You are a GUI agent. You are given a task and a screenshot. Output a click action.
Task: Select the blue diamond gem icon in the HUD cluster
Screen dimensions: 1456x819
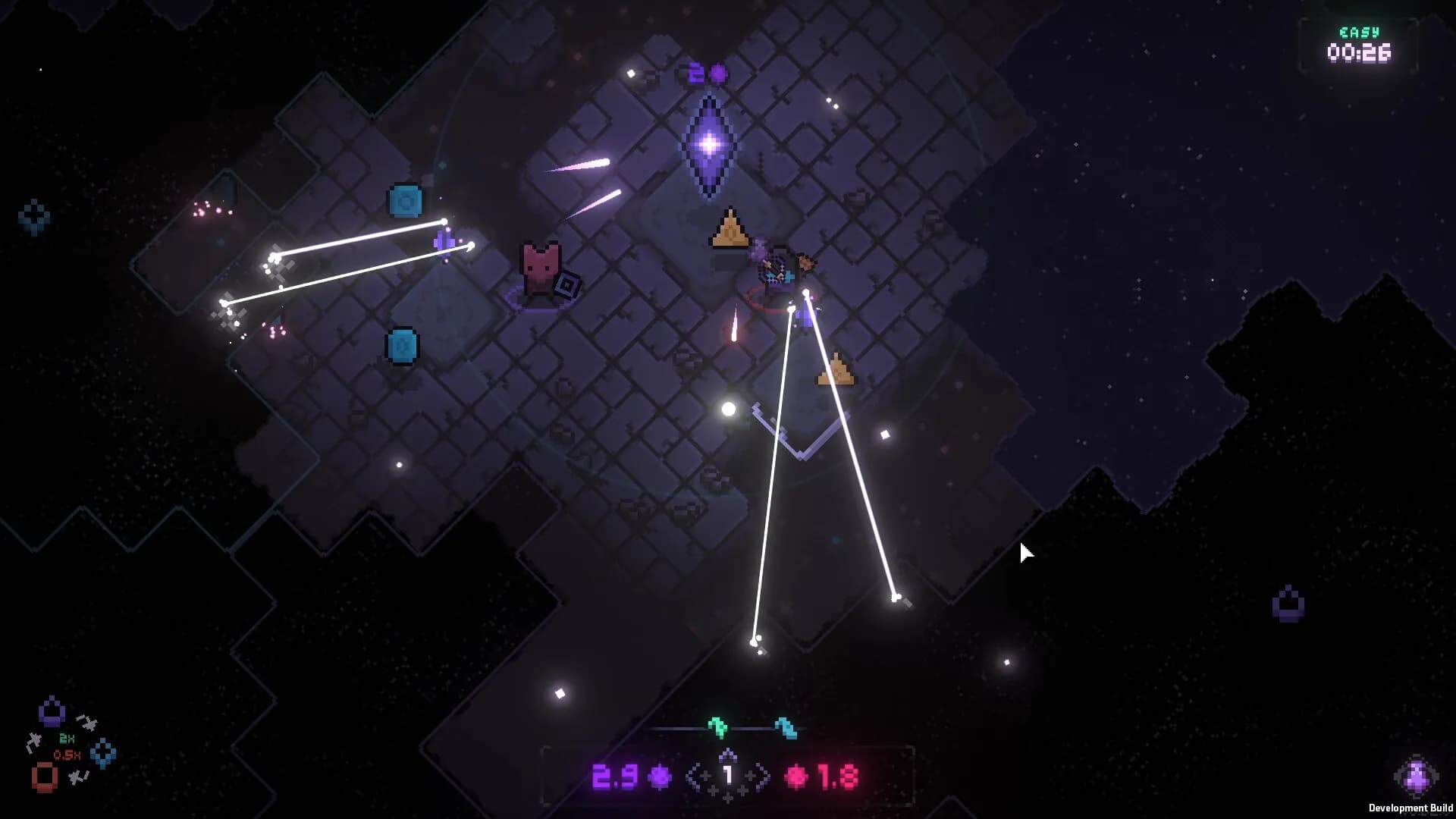pos(102,752)
